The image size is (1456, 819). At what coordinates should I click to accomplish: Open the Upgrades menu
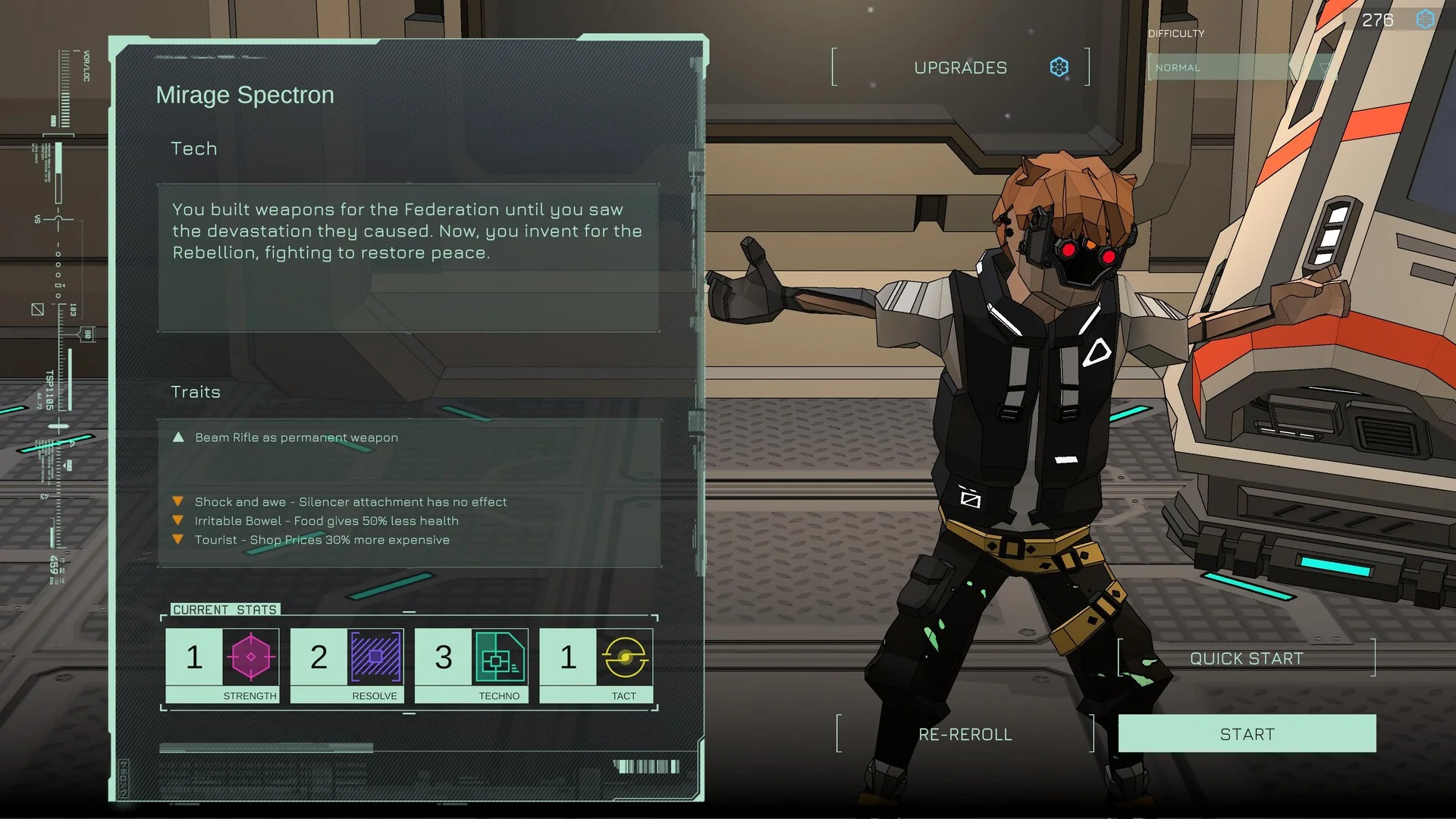[961, 67]
